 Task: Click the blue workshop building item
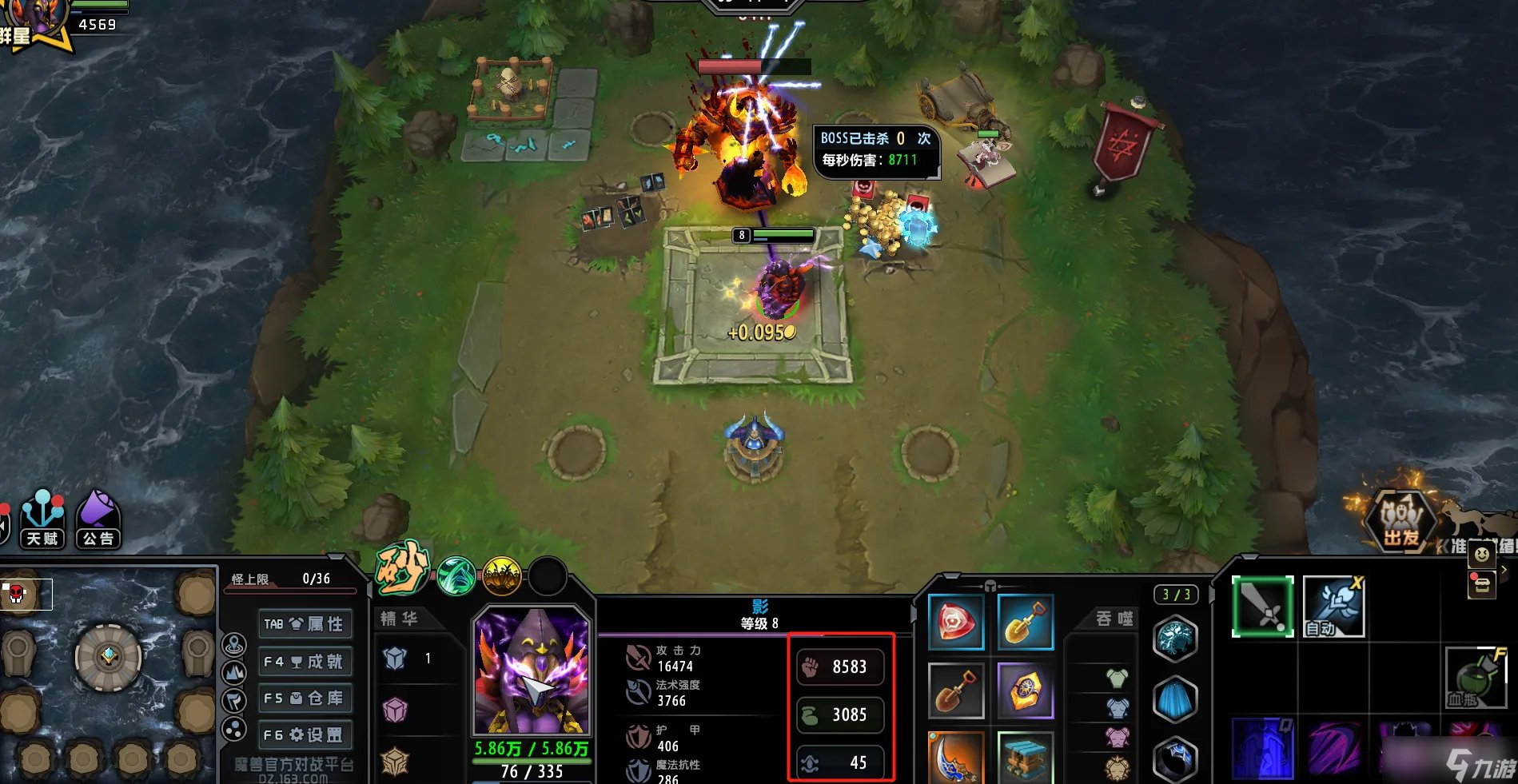(1026, 758)
